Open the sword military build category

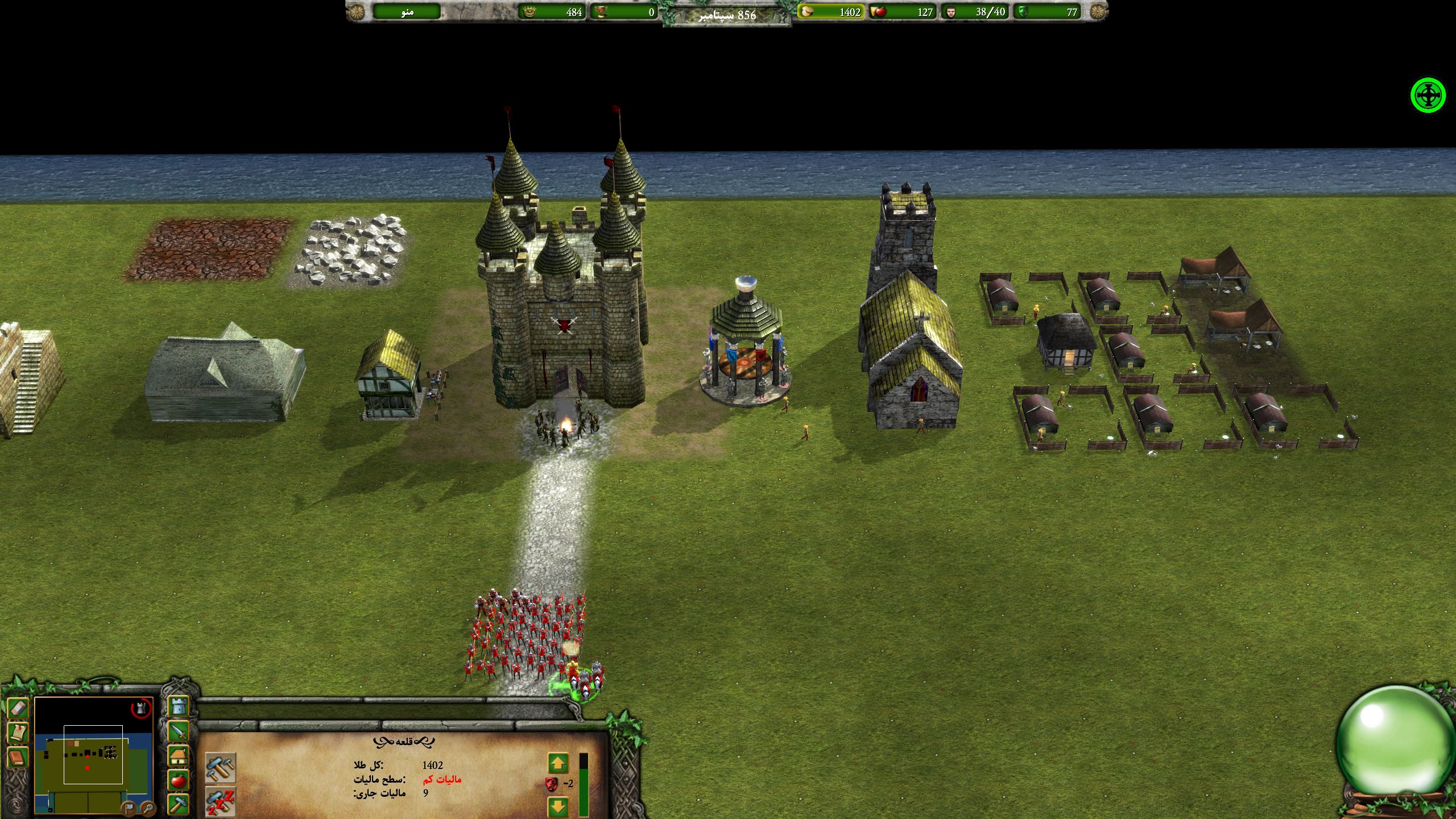179,731
